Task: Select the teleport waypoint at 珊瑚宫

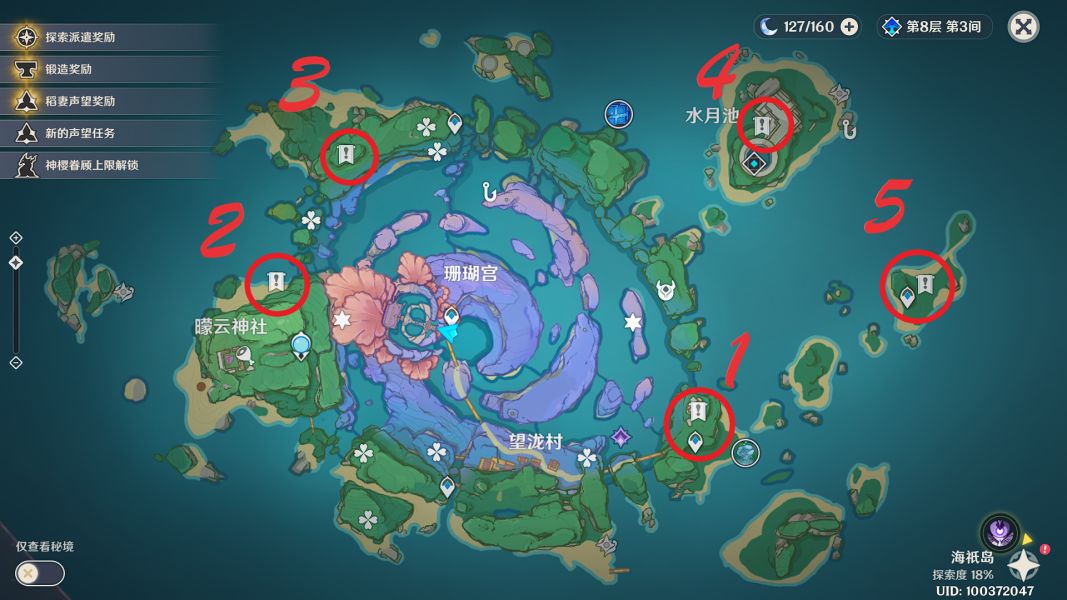Action: pyautogui.click(x=451, y=318)
